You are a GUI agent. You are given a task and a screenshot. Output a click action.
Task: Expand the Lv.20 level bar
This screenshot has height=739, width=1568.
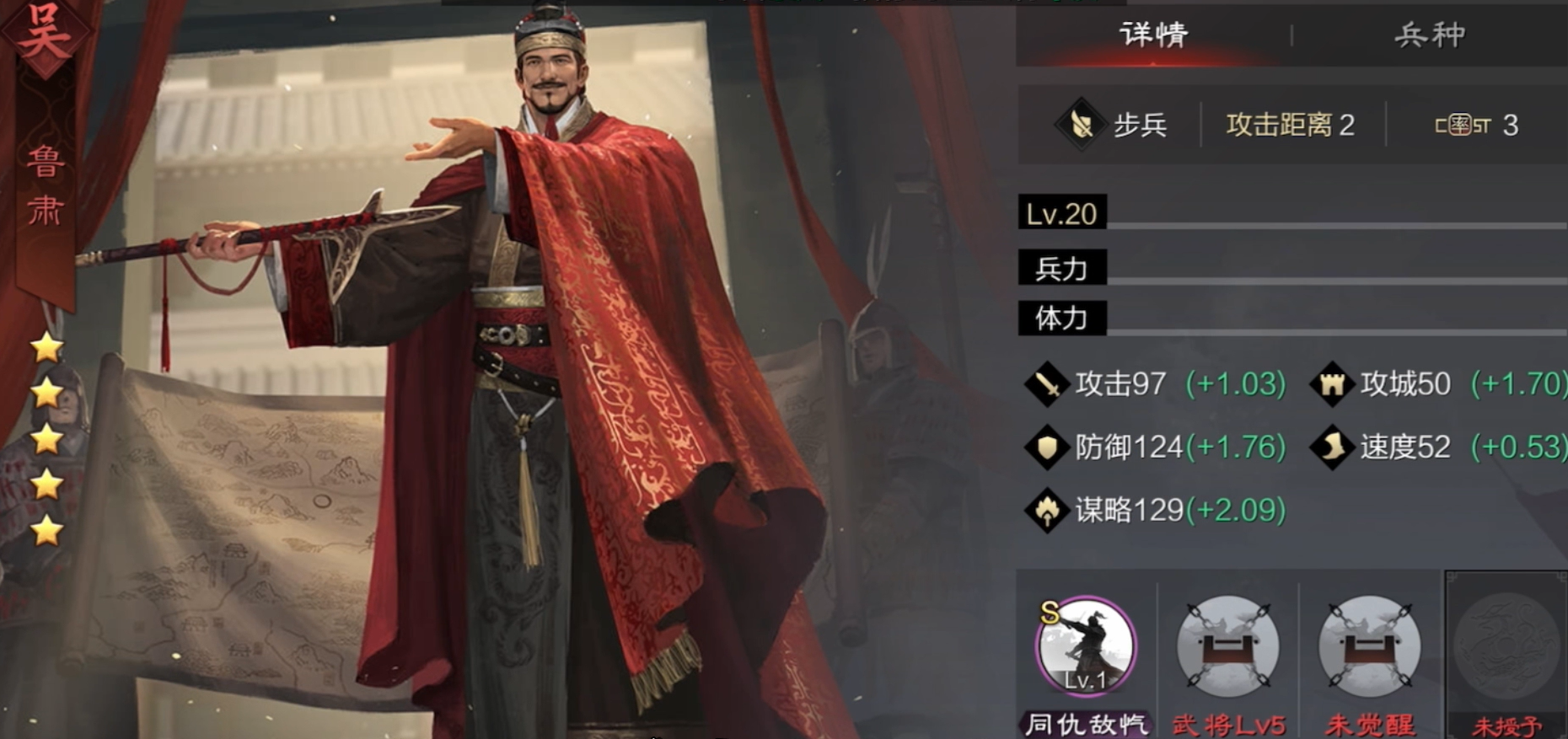pos(1061,213)
